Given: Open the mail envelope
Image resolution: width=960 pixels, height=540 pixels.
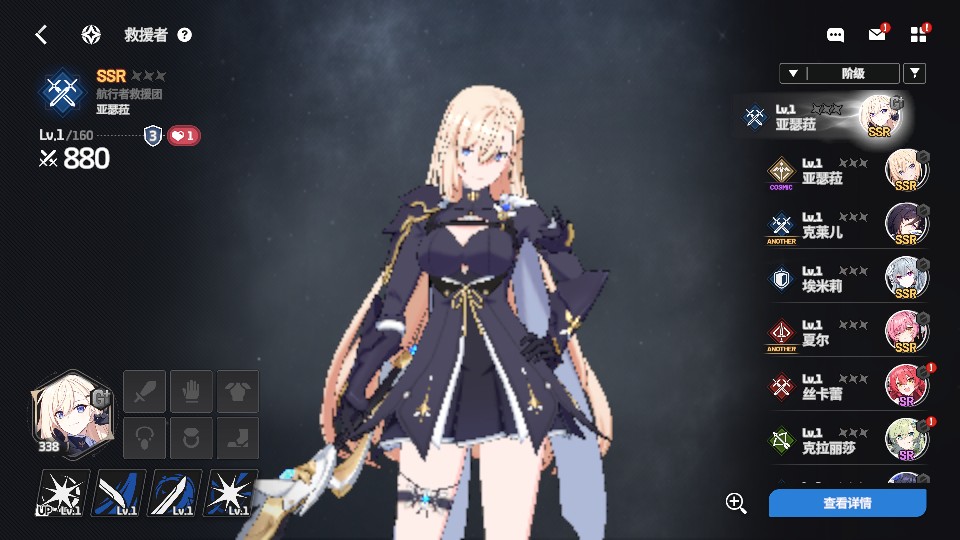Looking at the screenshot, I should pos(877,35).
